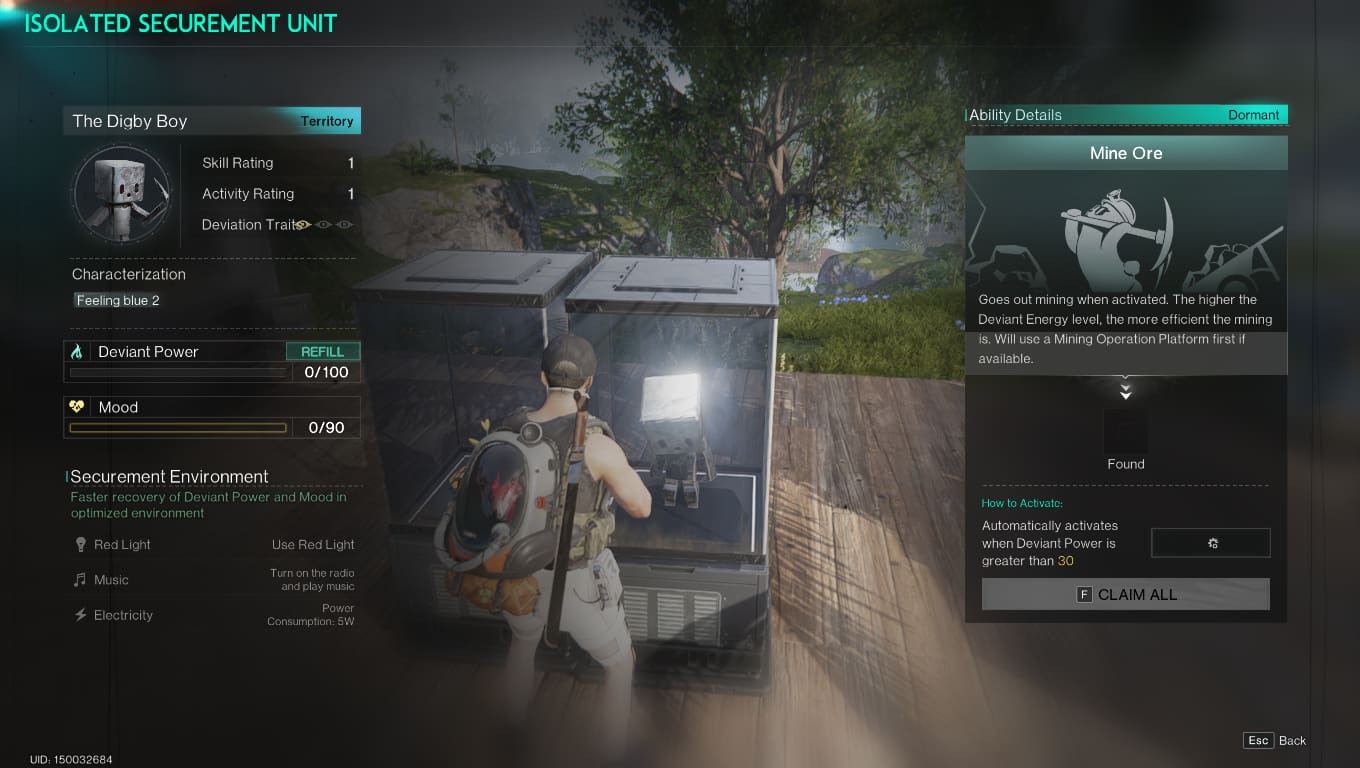This screenshot has width=1360, height=768.
Task: Use Red Light in securement environment
Action: coord(312,545)
